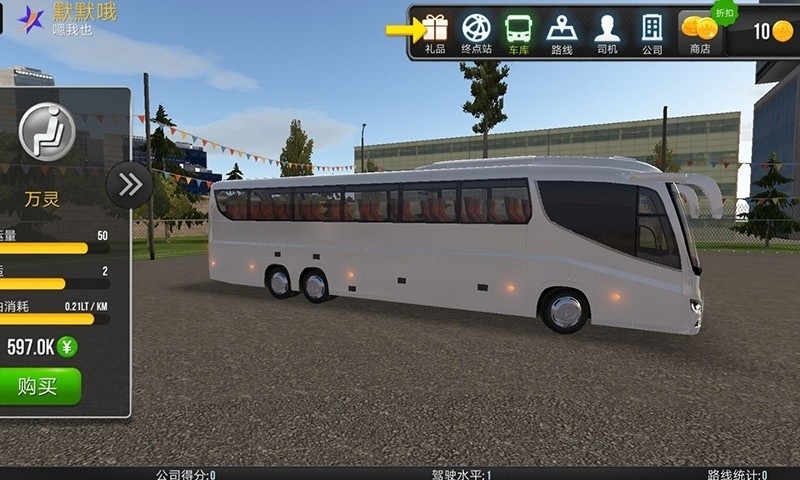
Task: Open the 礼品 gifts menu
Action: [x=435, y=33]
